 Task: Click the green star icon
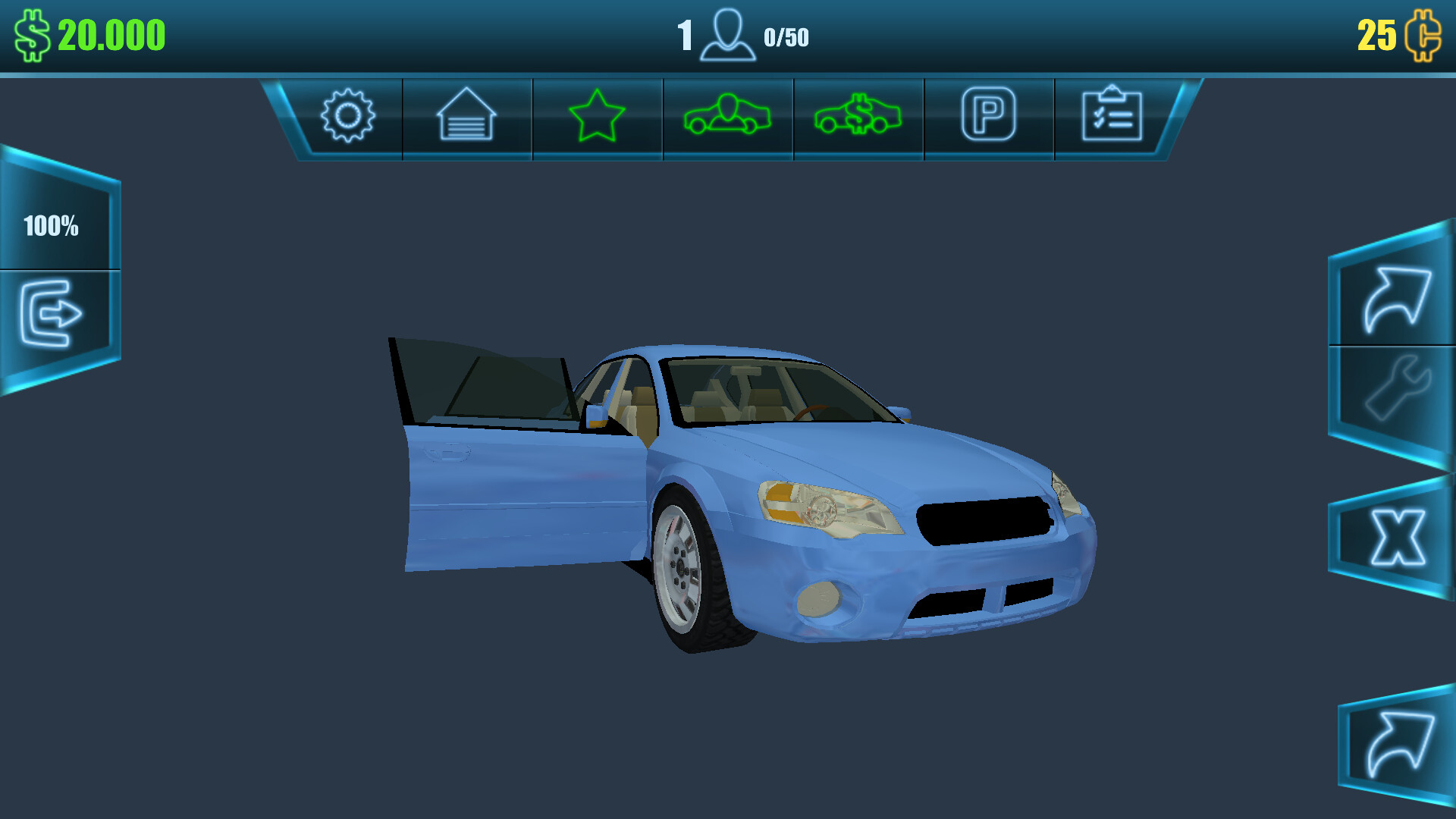pos(596,115)
